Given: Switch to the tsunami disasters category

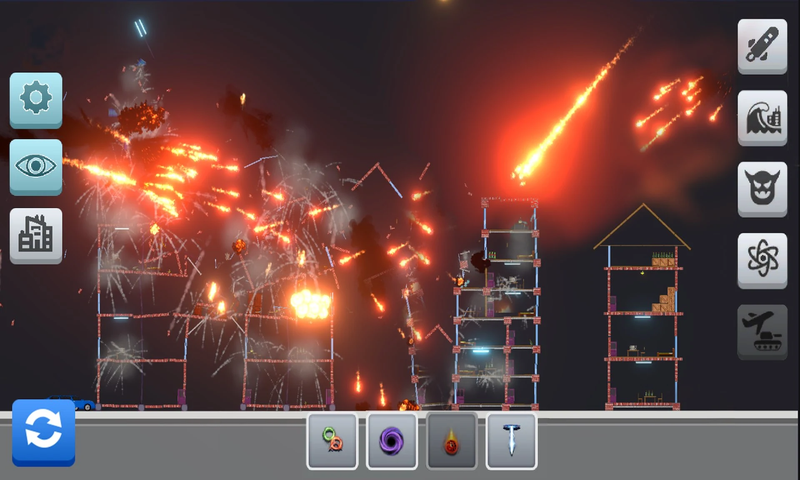Looking at the screenshot, I should tap(762, 118).
